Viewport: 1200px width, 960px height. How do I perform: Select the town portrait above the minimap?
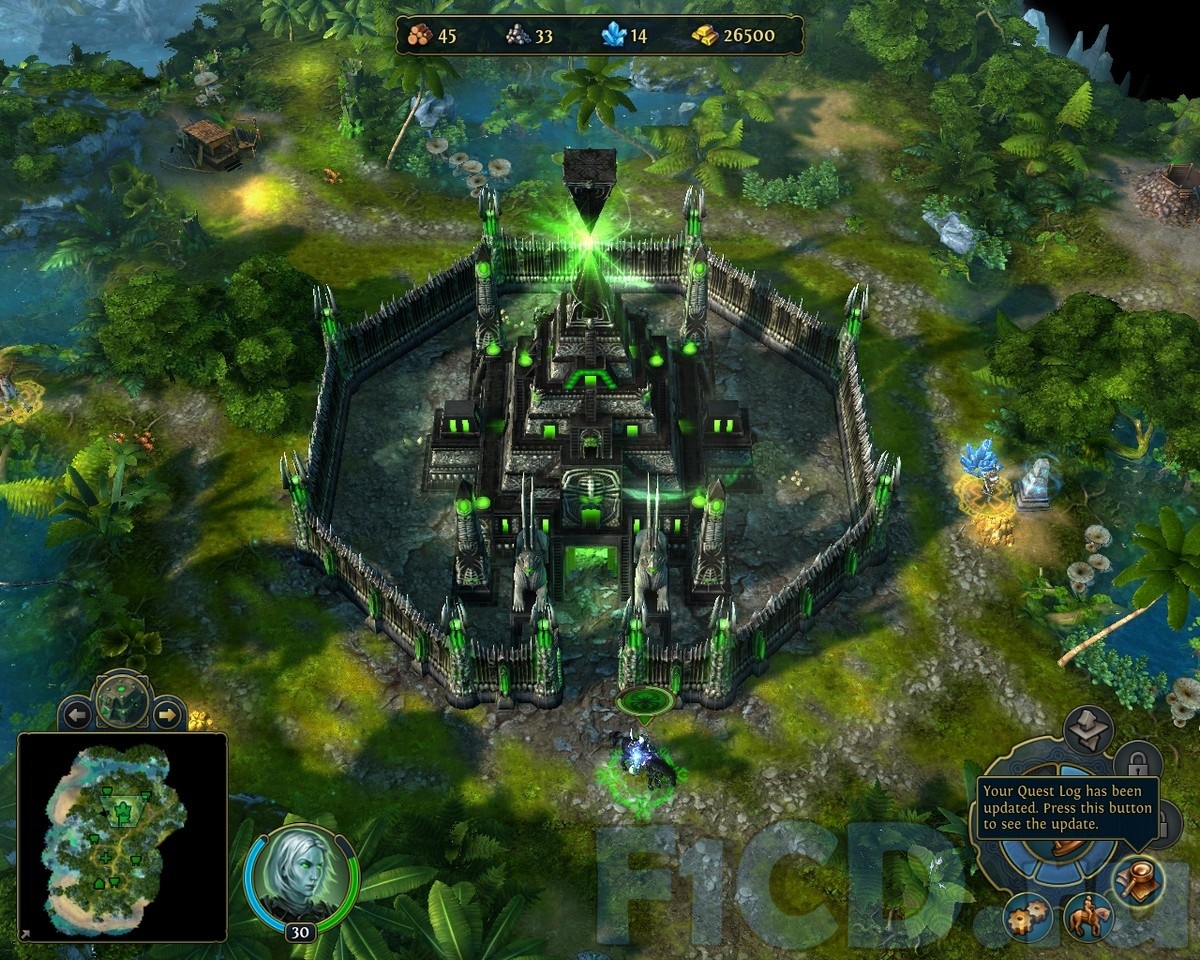pos(122,700)
